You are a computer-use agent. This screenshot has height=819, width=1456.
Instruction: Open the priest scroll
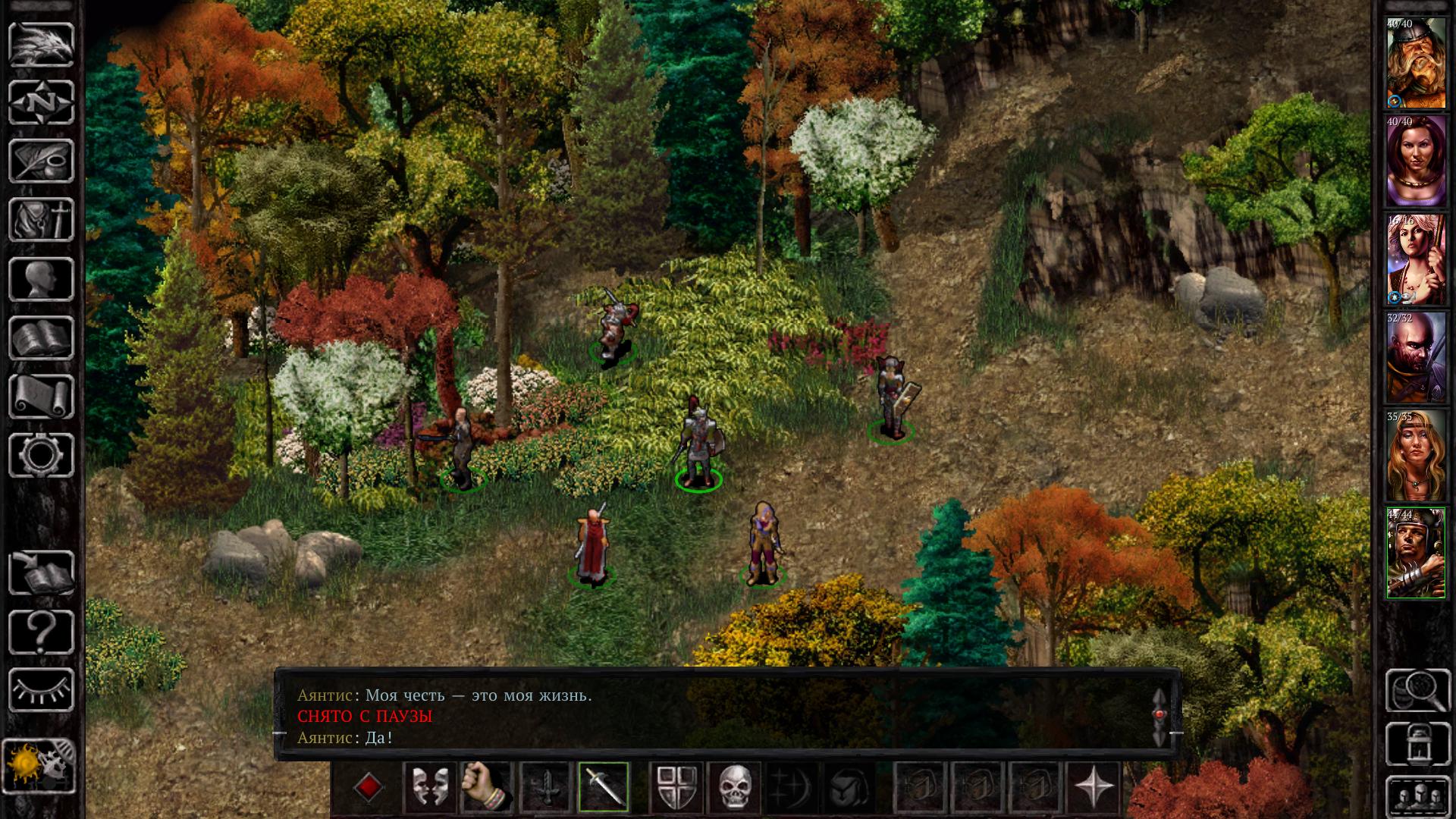41,397
